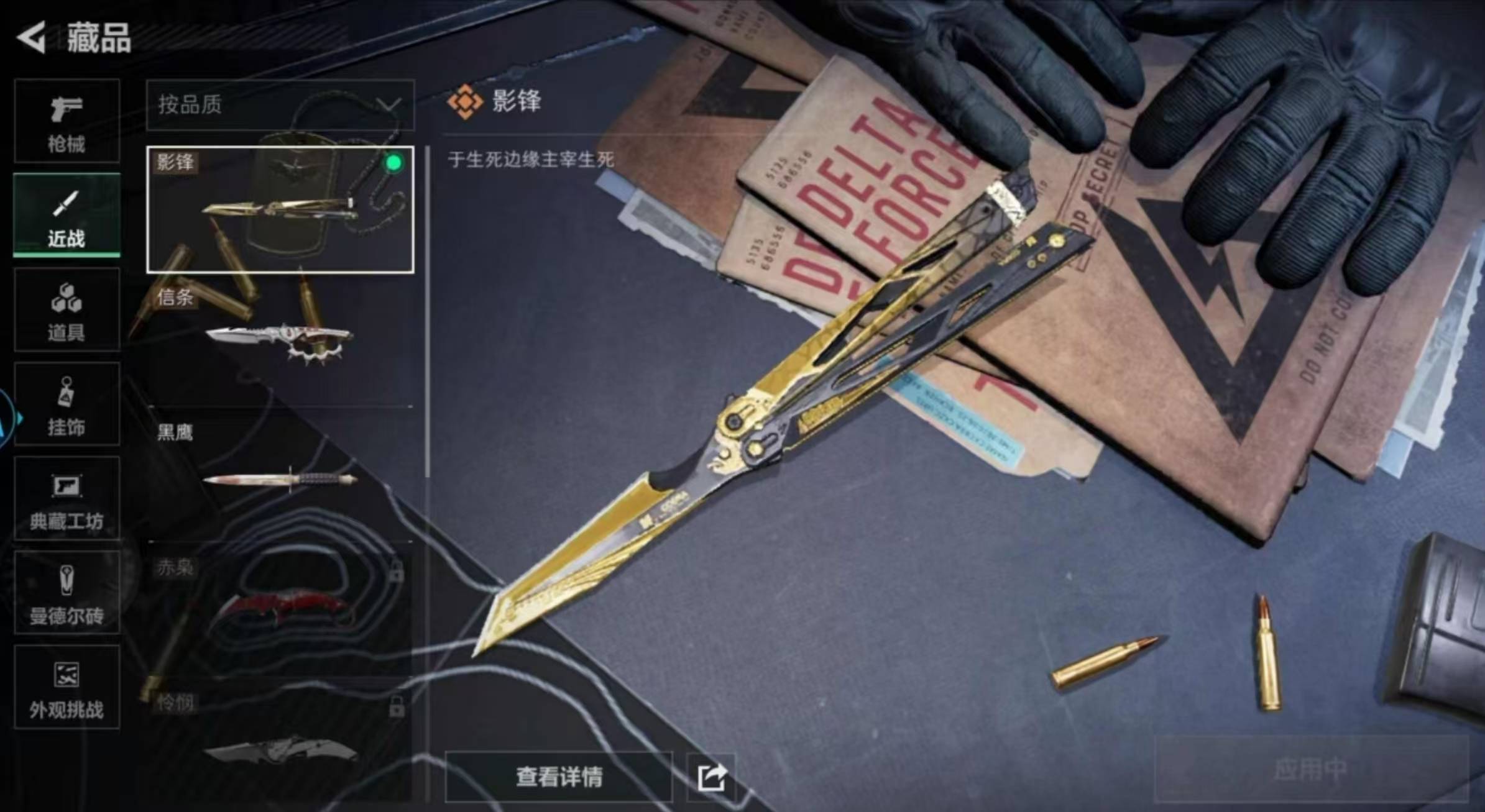Choose the locked 怜悯 knife skin
This screenshot has width=1485, height=812.
[280, 742]
